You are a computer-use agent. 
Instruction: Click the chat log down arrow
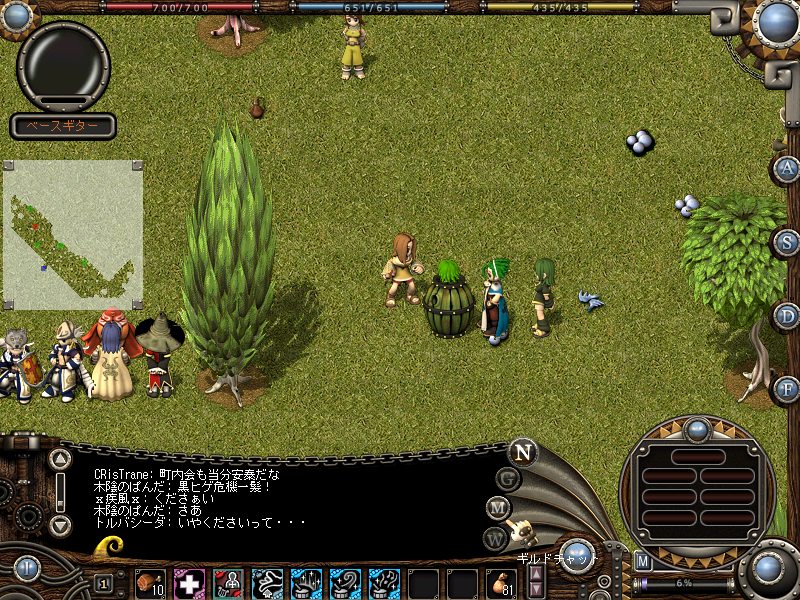coord(61,524)
